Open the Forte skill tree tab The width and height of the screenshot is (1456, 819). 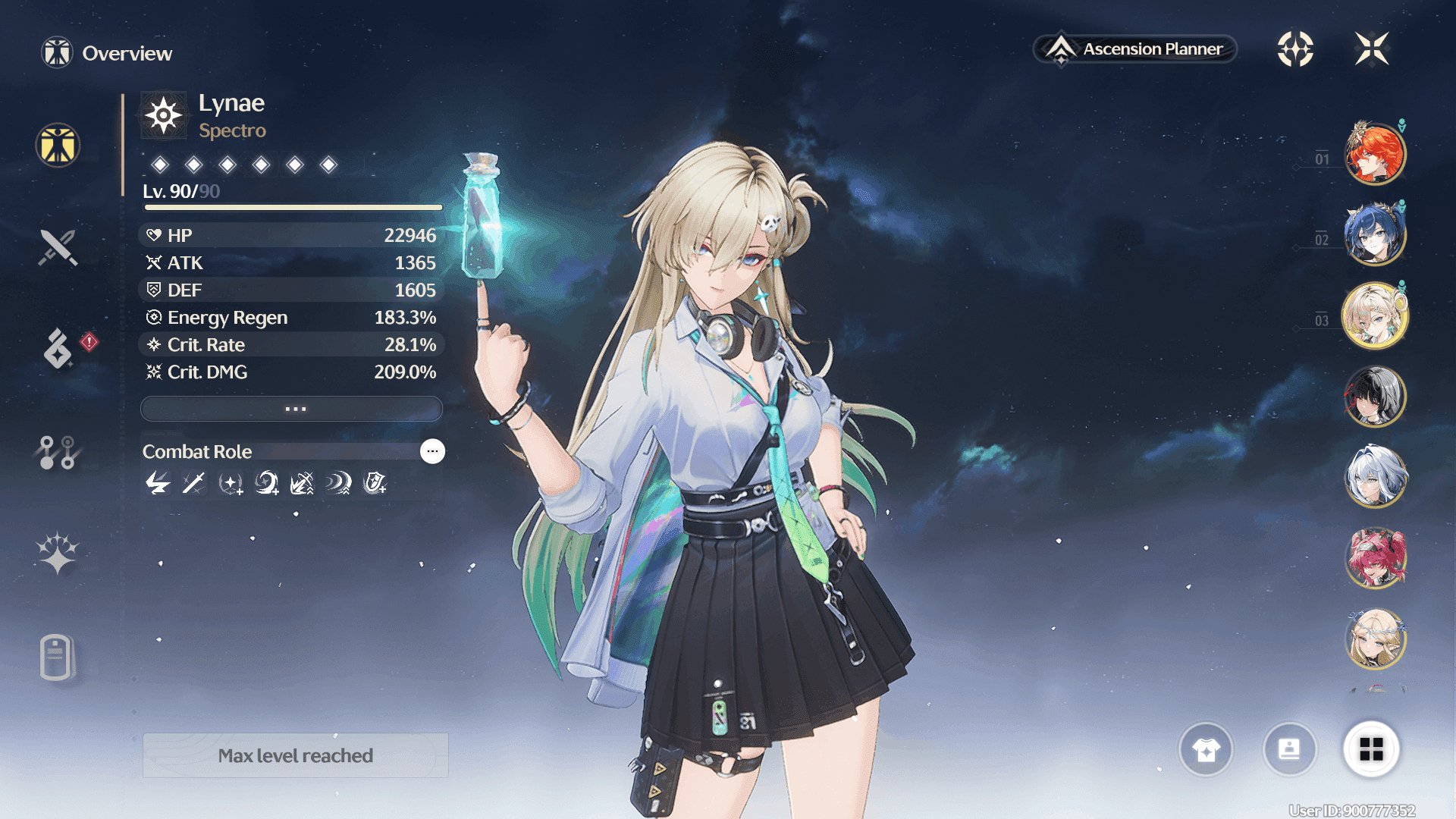(x=57, y=453)
